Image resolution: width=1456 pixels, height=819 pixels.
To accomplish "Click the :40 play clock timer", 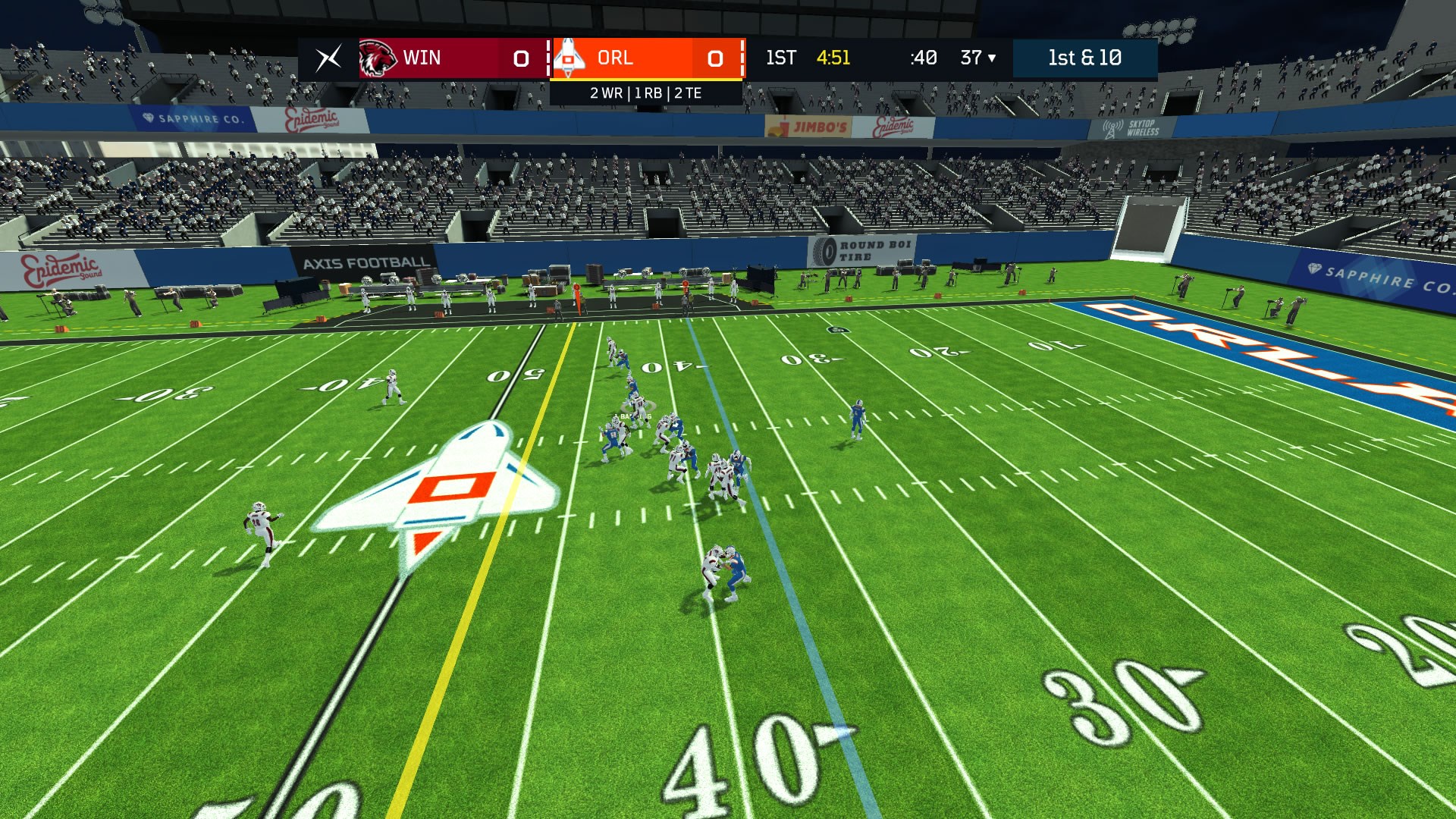I will click(924, 58).
